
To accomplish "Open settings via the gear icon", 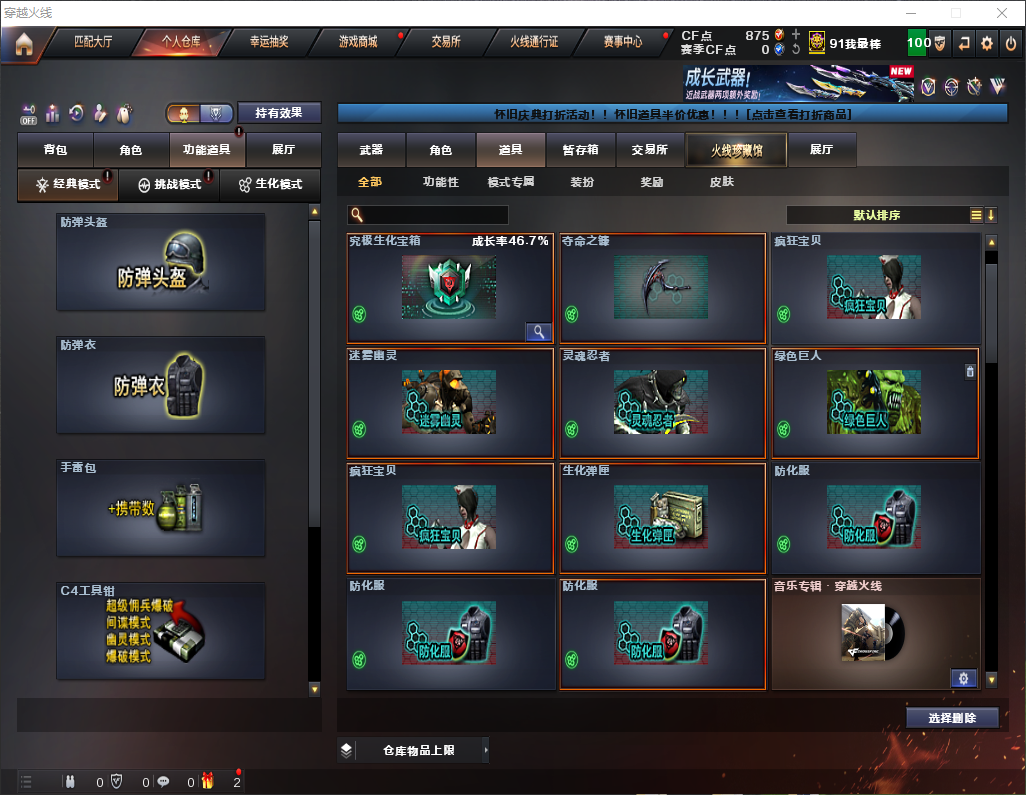I will click(x=987, y=43).
